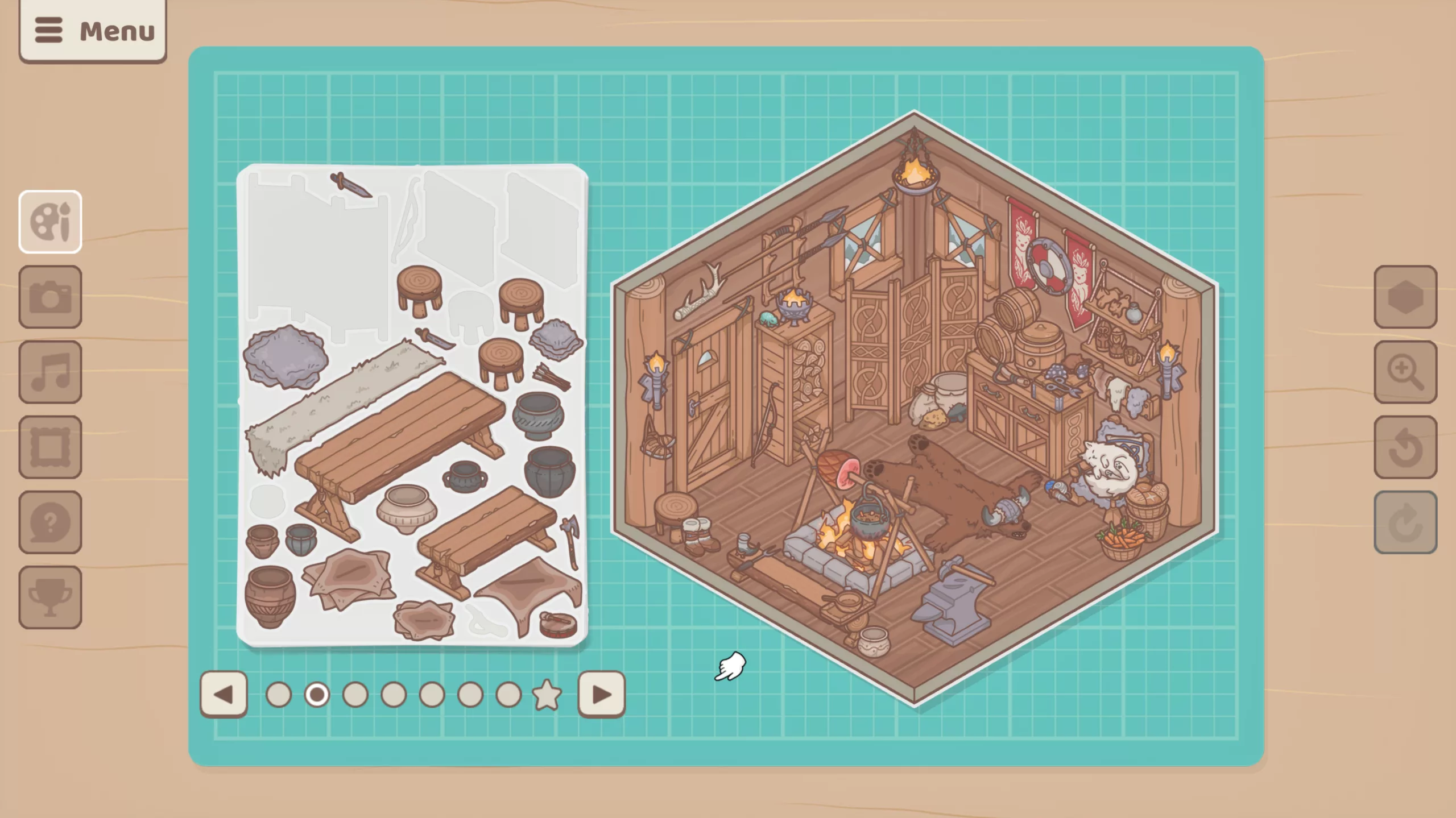View the trophy achievements
1456x818 pixels.
click(x=50, y=597)
